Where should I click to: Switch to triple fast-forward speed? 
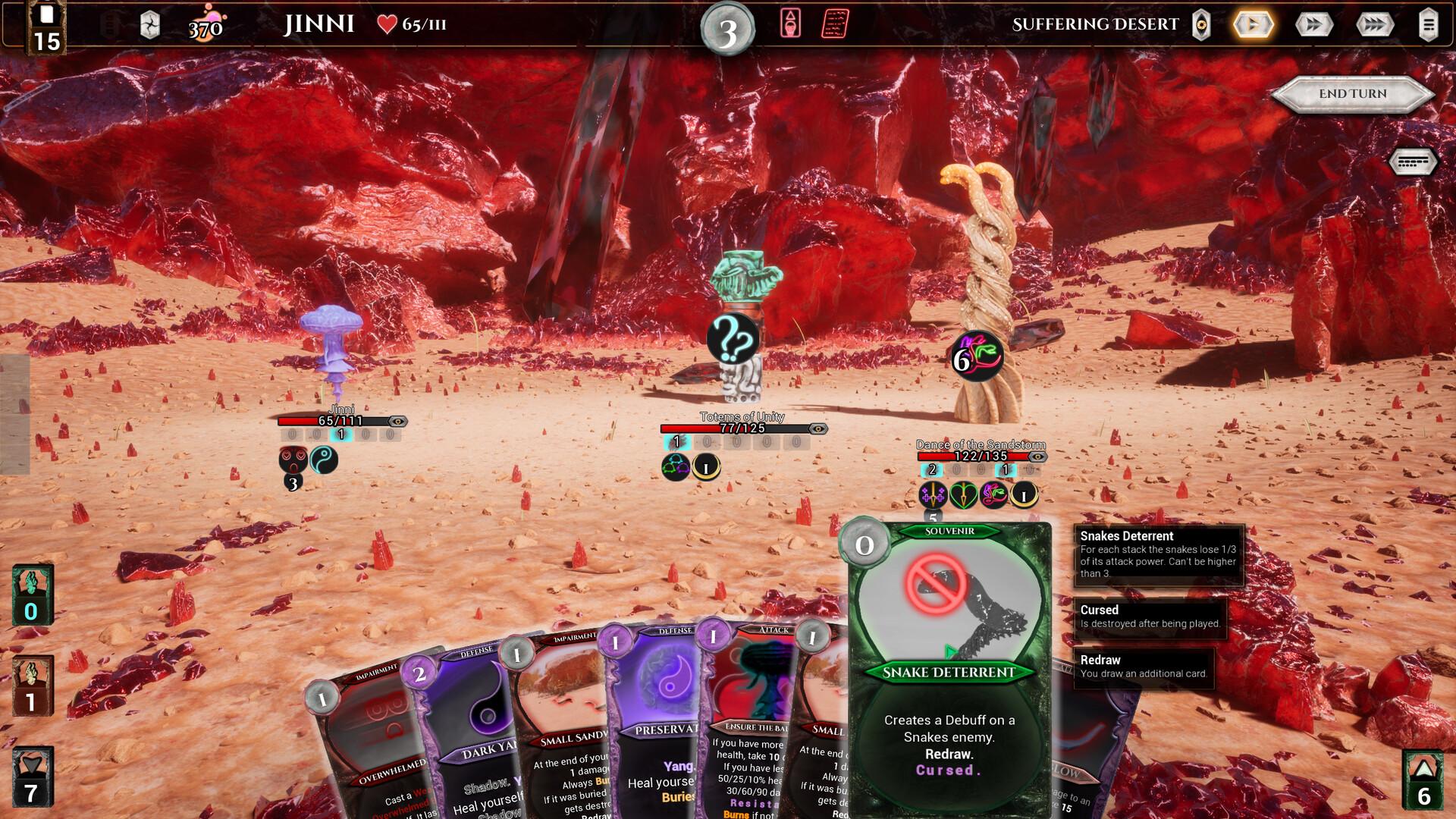click(x=1374, y=25)
